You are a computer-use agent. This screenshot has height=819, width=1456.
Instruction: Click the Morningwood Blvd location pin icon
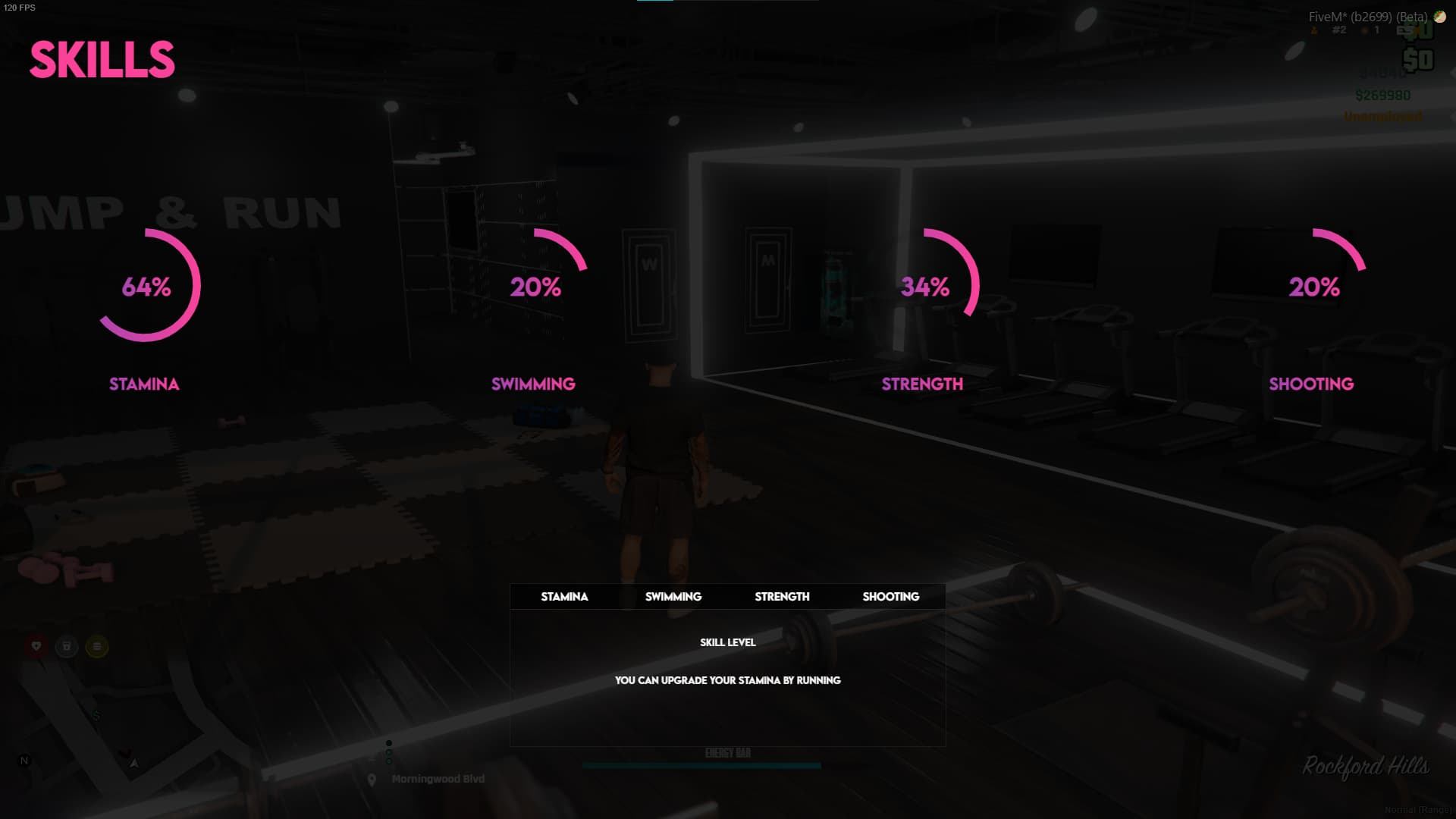pos(372,778)
